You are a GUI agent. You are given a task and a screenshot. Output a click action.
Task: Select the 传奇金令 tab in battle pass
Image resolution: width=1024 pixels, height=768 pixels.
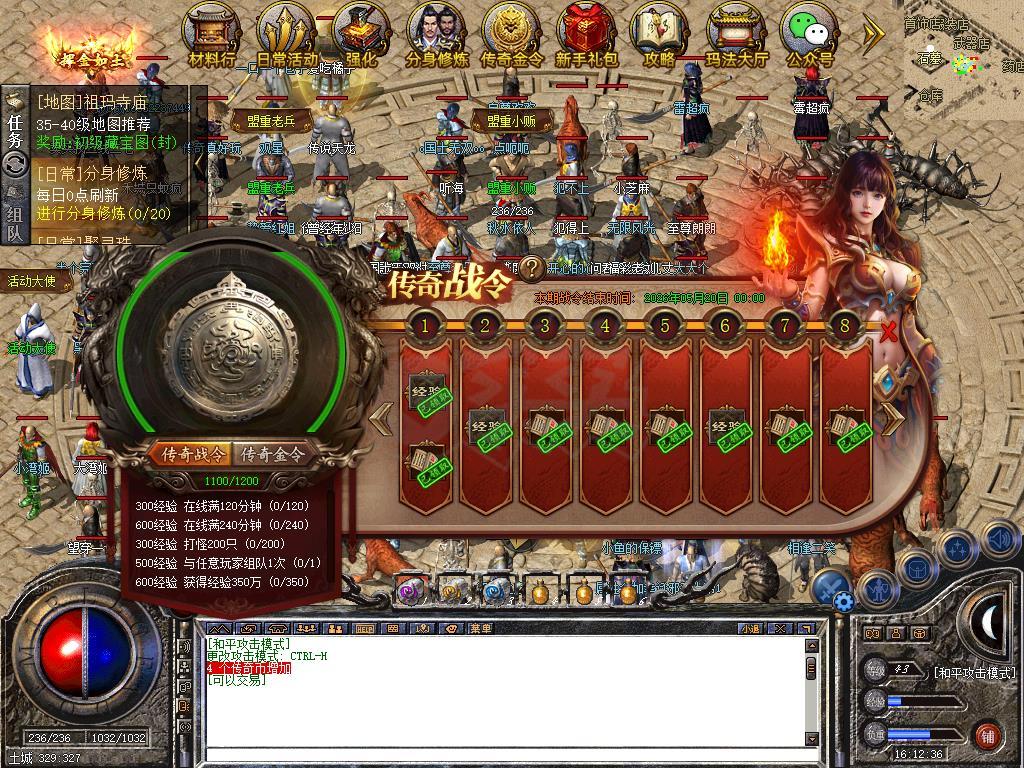(x=273, y=455)
